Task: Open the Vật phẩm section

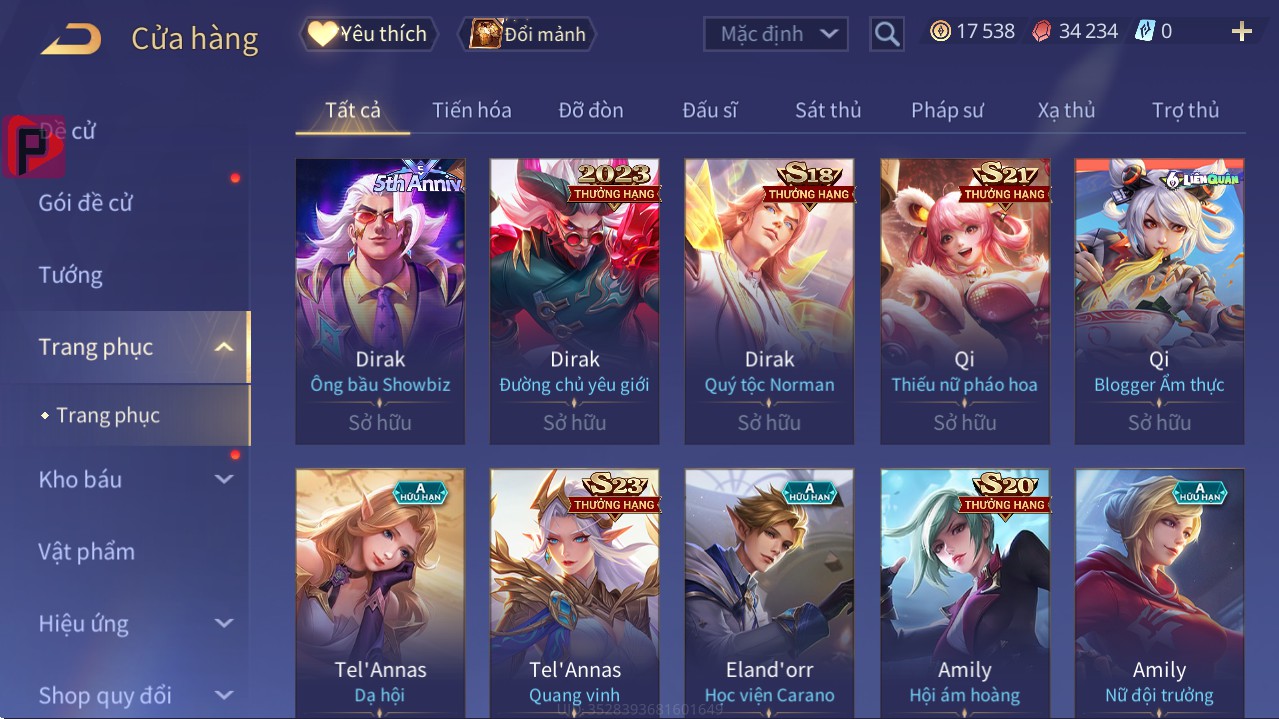Action: (x=86, y=552)
